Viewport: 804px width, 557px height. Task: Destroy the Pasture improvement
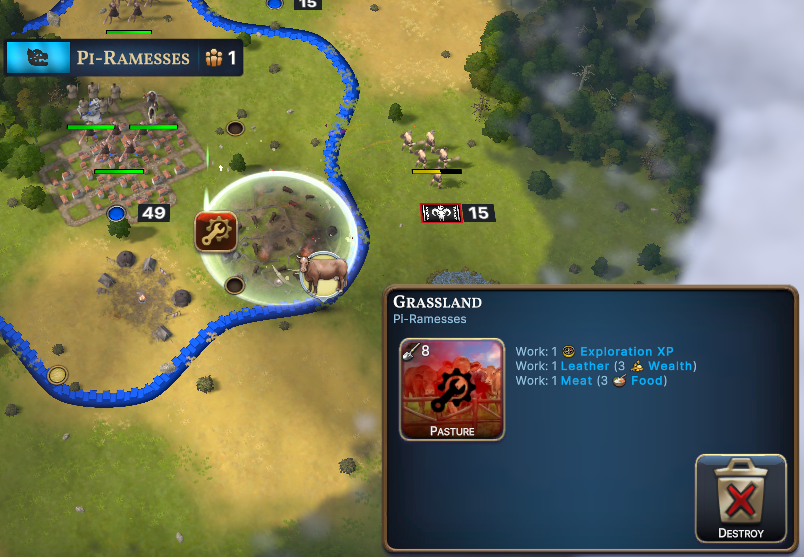click(x=741, y=498)
